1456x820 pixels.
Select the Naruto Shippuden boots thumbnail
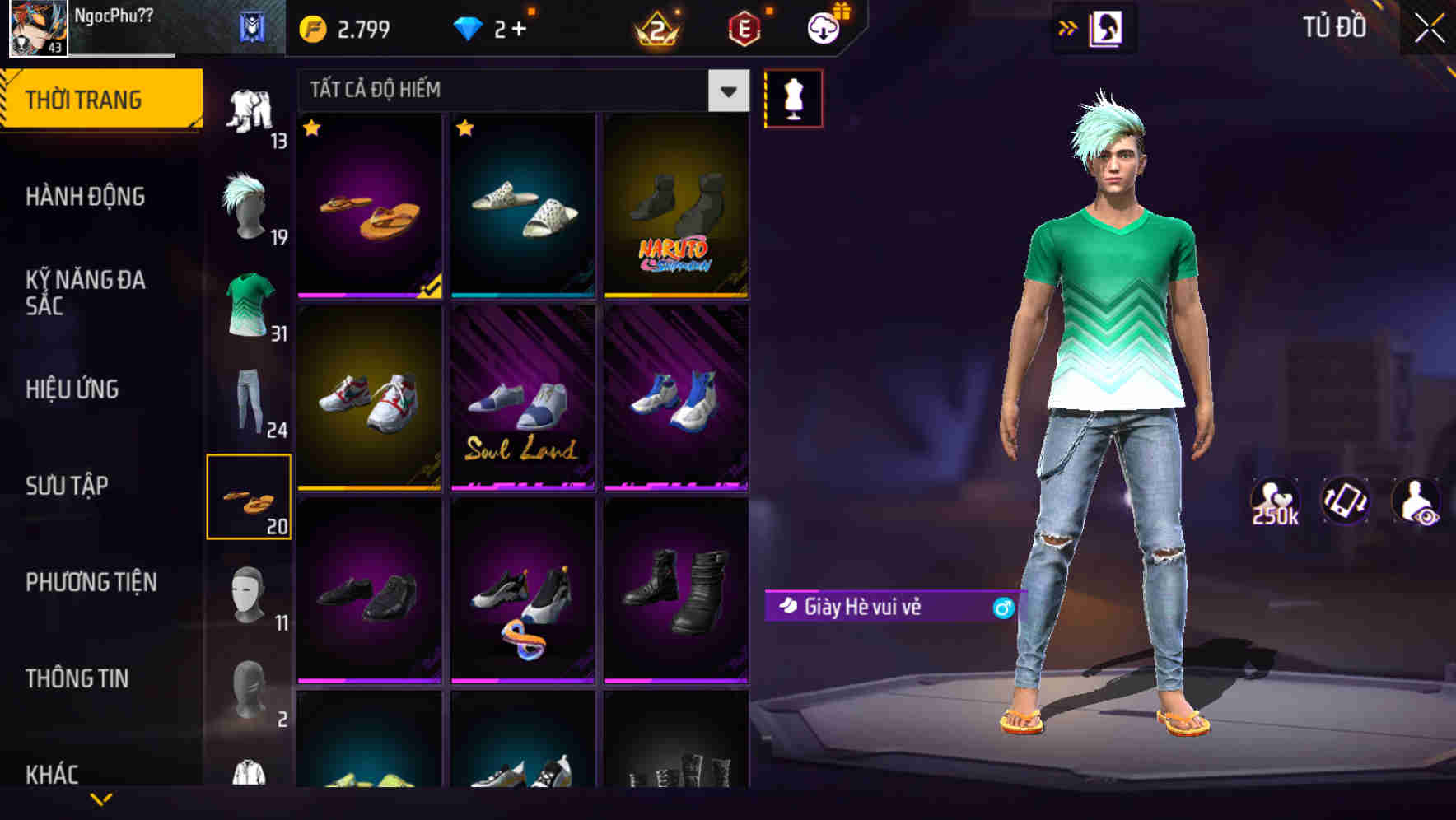(x=677, y=205)
